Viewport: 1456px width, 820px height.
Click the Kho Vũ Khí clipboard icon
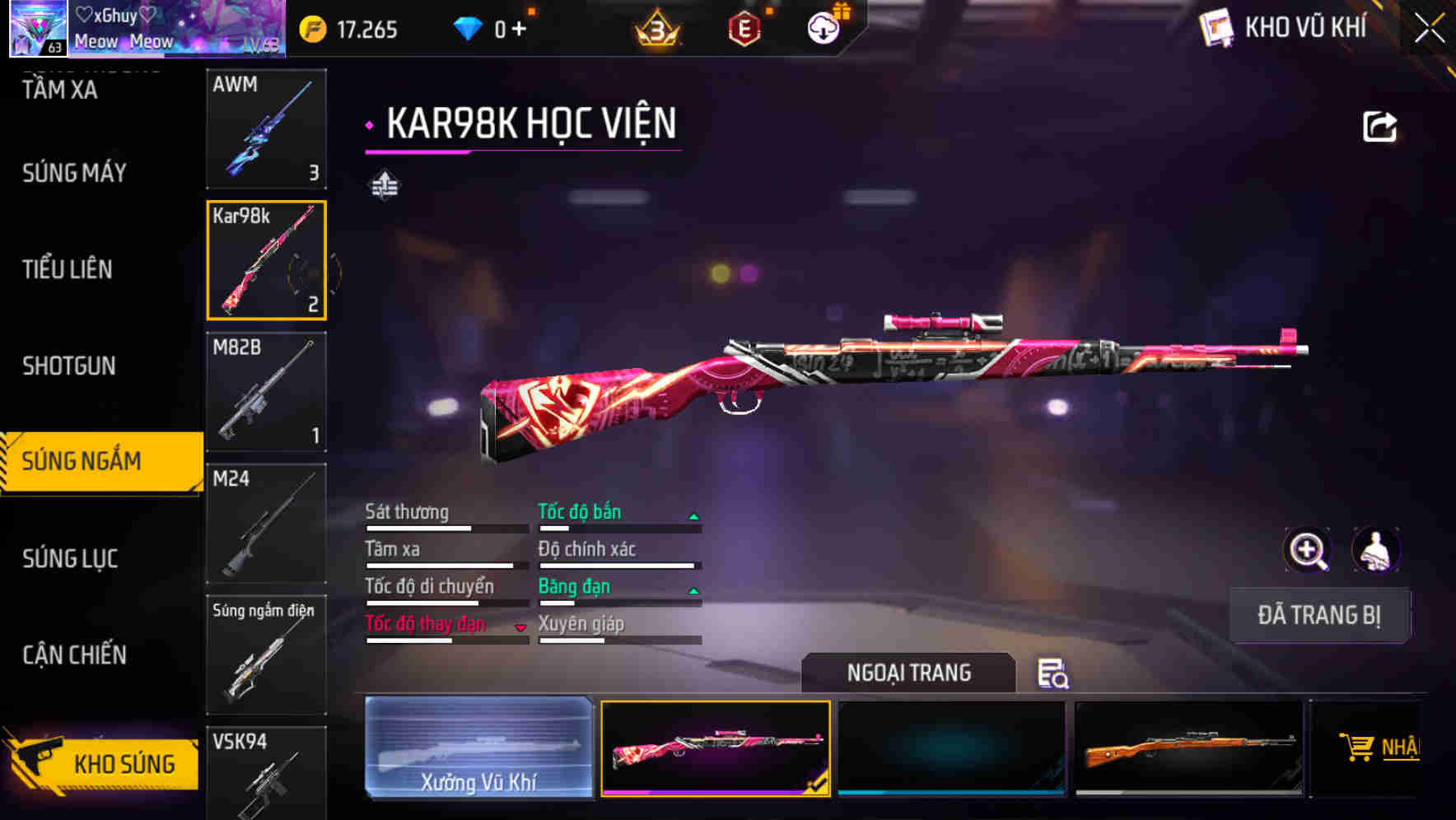[x=1216, y=27]
